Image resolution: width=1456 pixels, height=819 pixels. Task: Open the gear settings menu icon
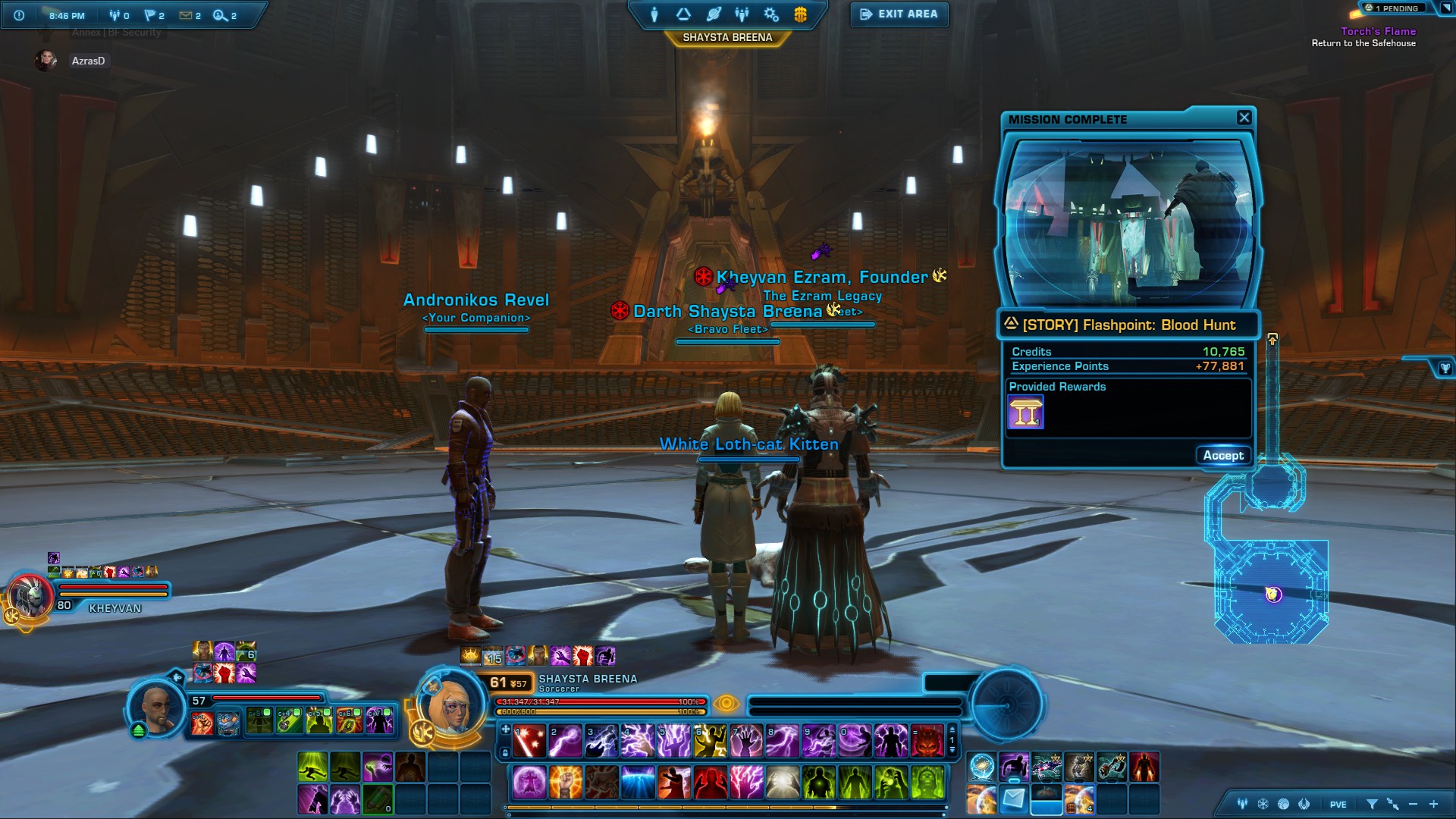pos(771,14)
